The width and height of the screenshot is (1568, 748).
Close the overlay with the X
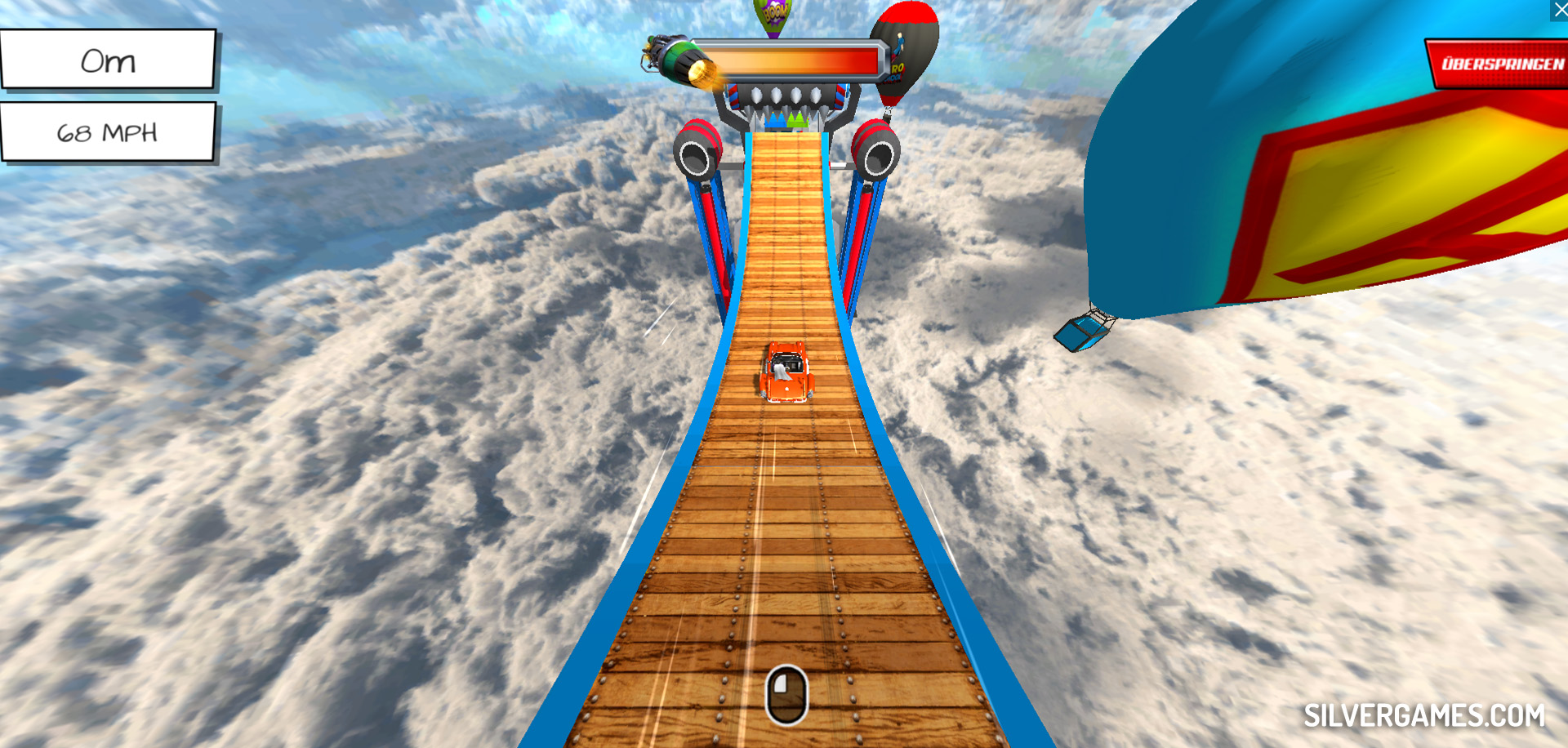pos(1559,9)
